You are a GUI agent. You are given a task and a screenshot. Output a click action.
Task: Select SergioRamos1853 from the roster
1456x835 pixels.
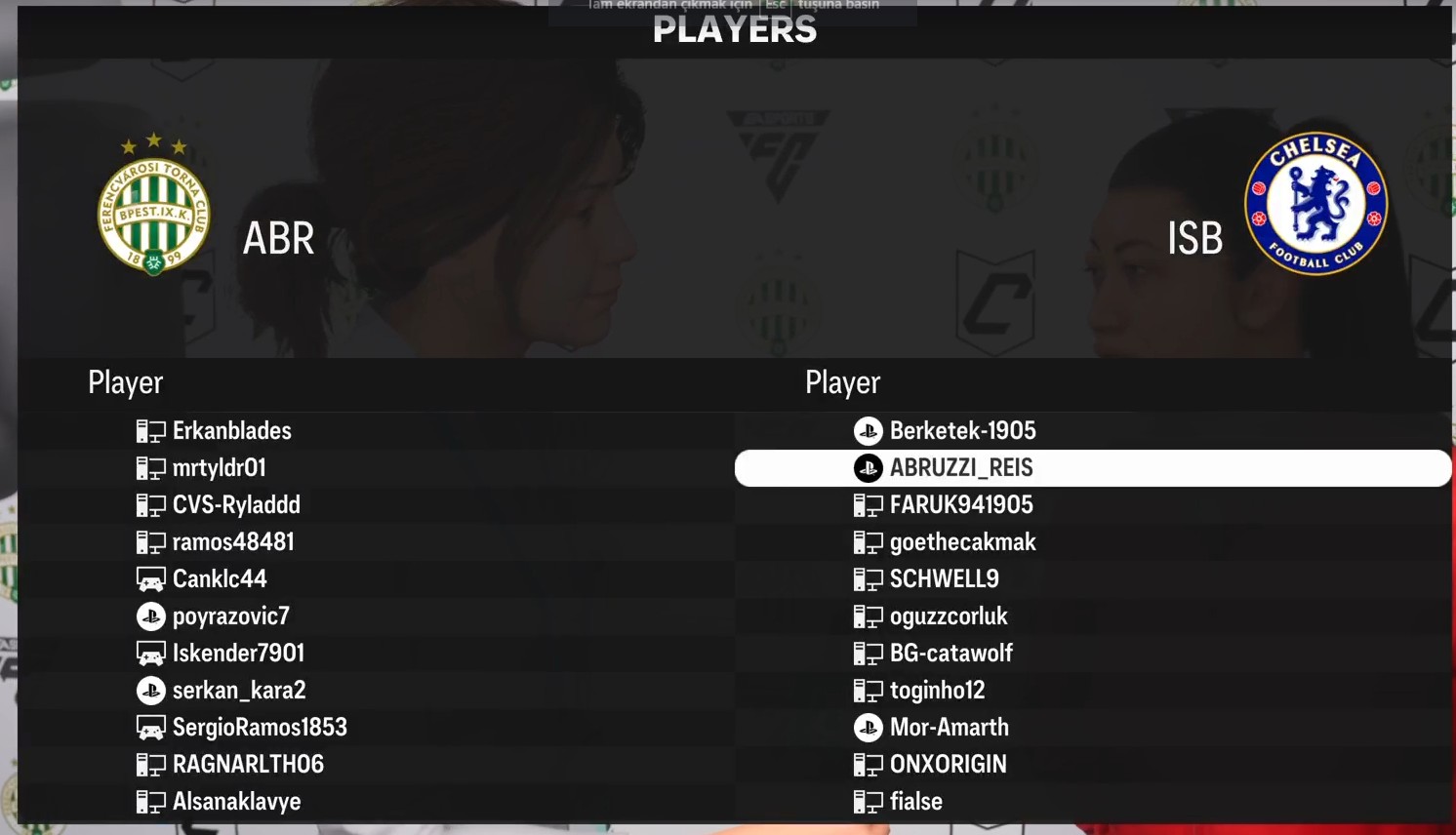[x=260, y=728]
